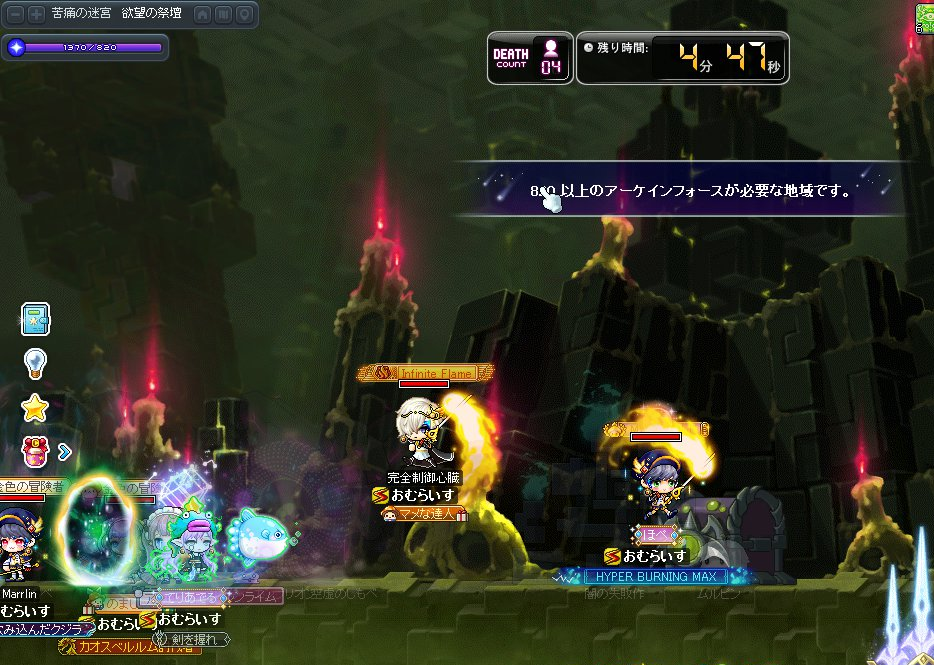Click the minimap minus button

tap(16, 15)
